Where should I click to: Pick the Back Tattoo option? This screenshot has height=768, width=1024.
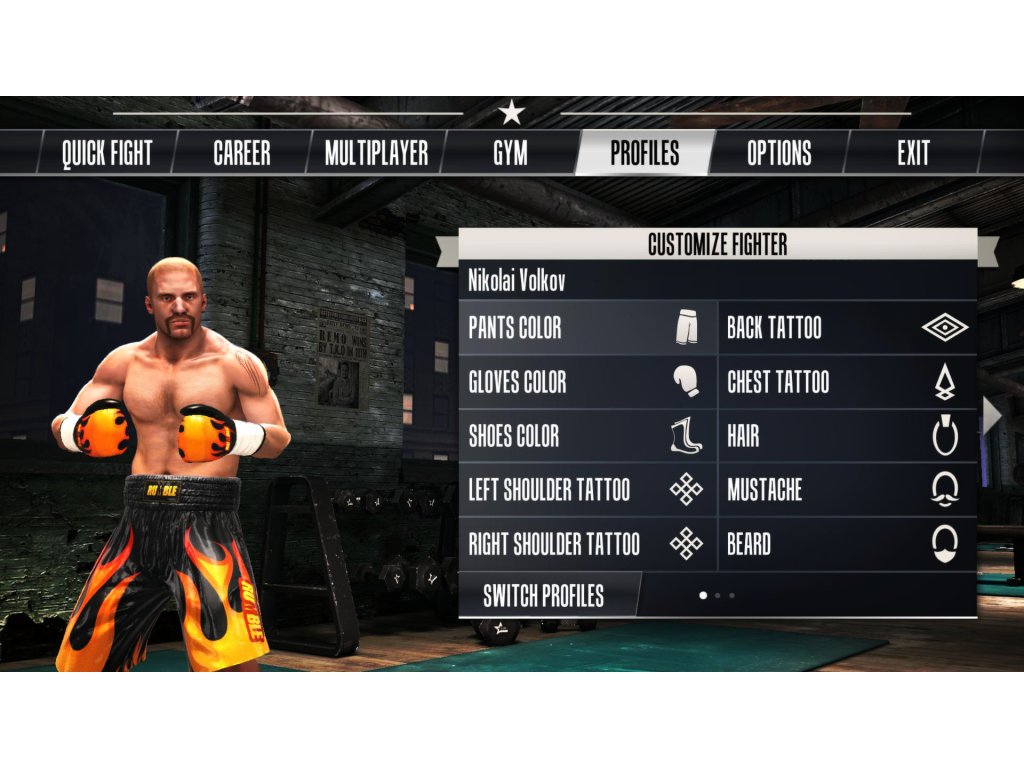click(x=847, y=328)
